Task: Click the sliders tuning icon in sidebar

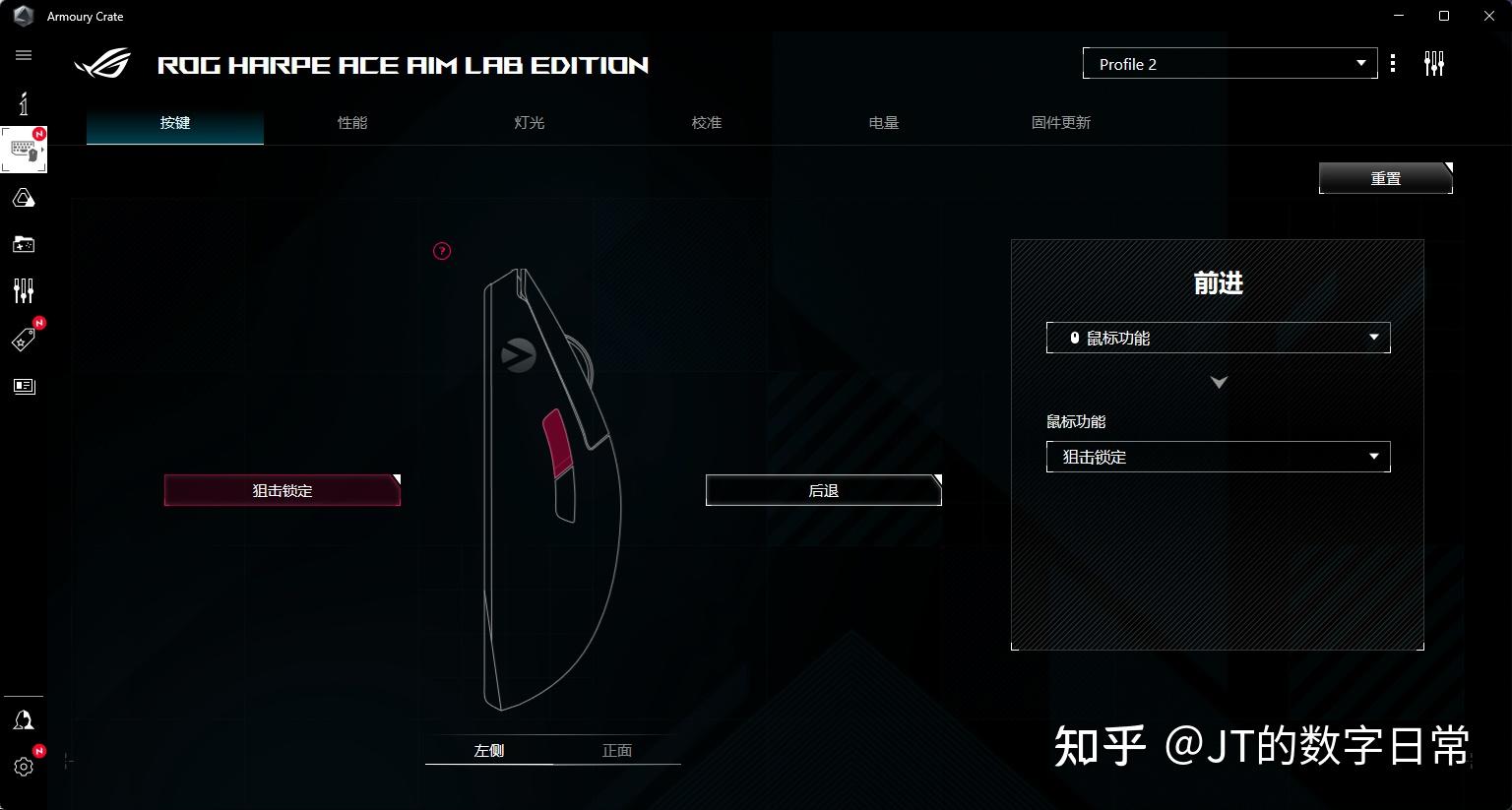Action: (x=23, y=290)
